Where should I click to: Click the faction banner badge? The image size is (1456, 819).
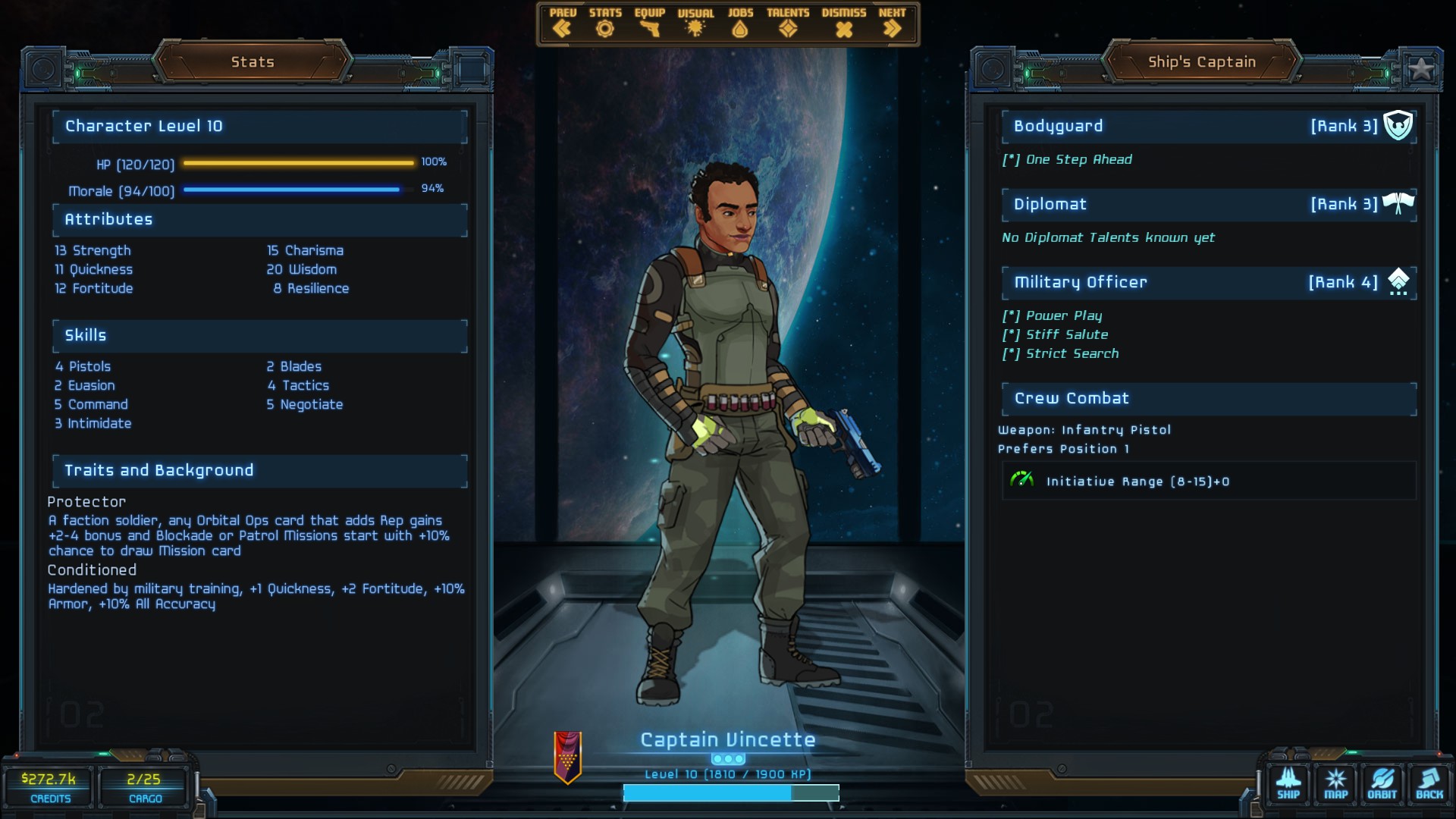567,757
